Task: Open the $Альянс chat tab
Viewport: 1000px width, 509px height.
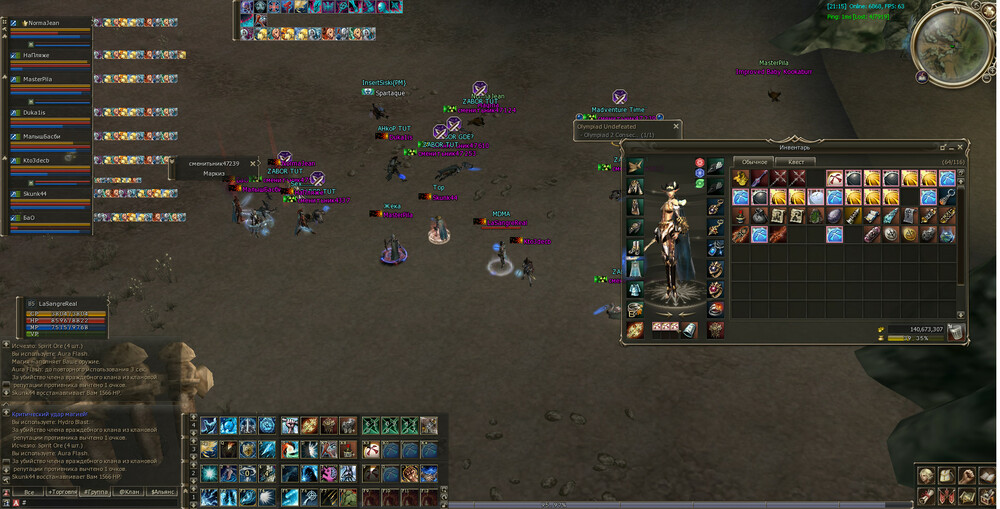Action: pos(162,492)
